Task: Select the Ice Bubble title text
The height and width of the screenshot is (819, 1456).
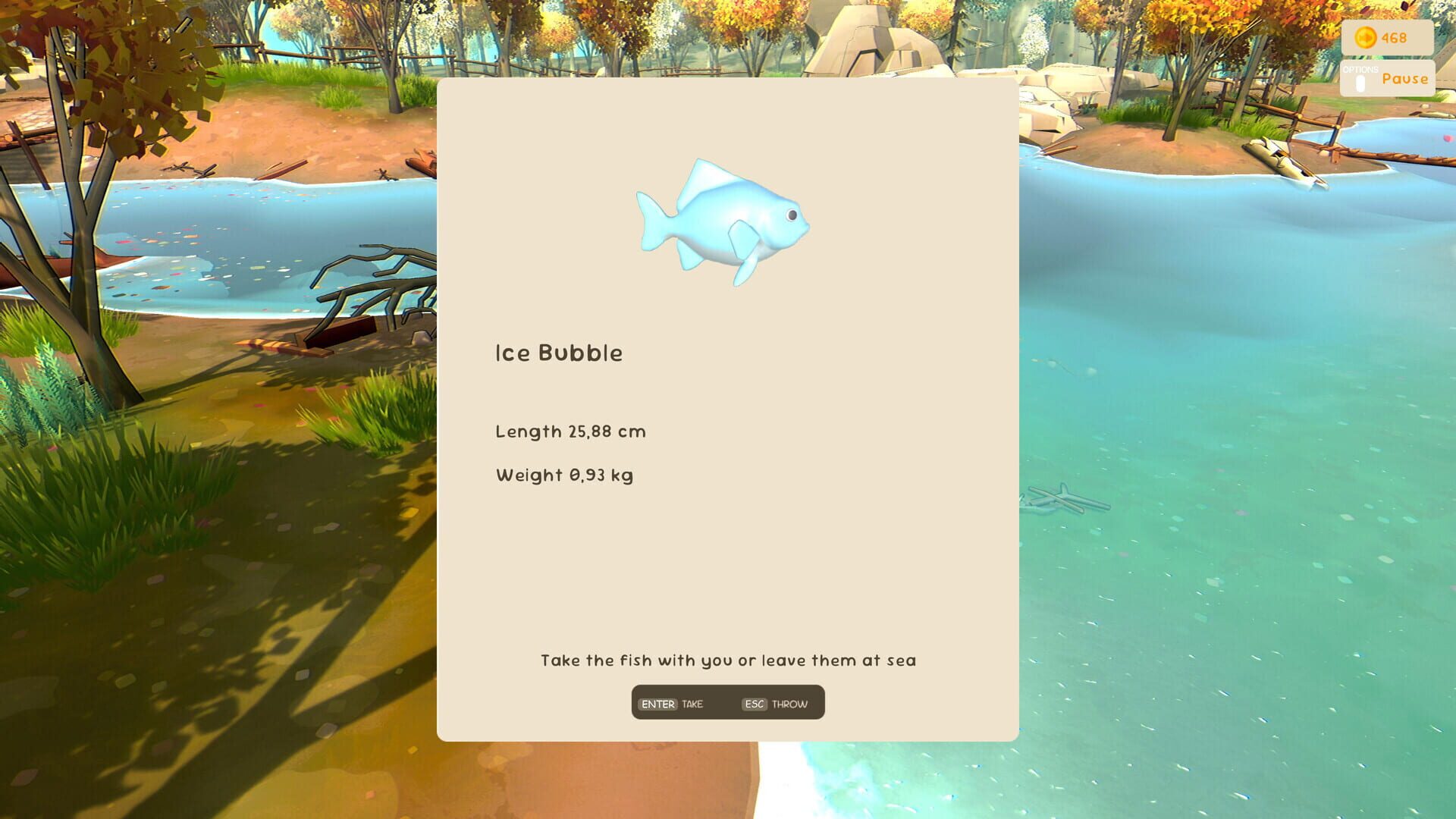Action: (x=559, y=352)
